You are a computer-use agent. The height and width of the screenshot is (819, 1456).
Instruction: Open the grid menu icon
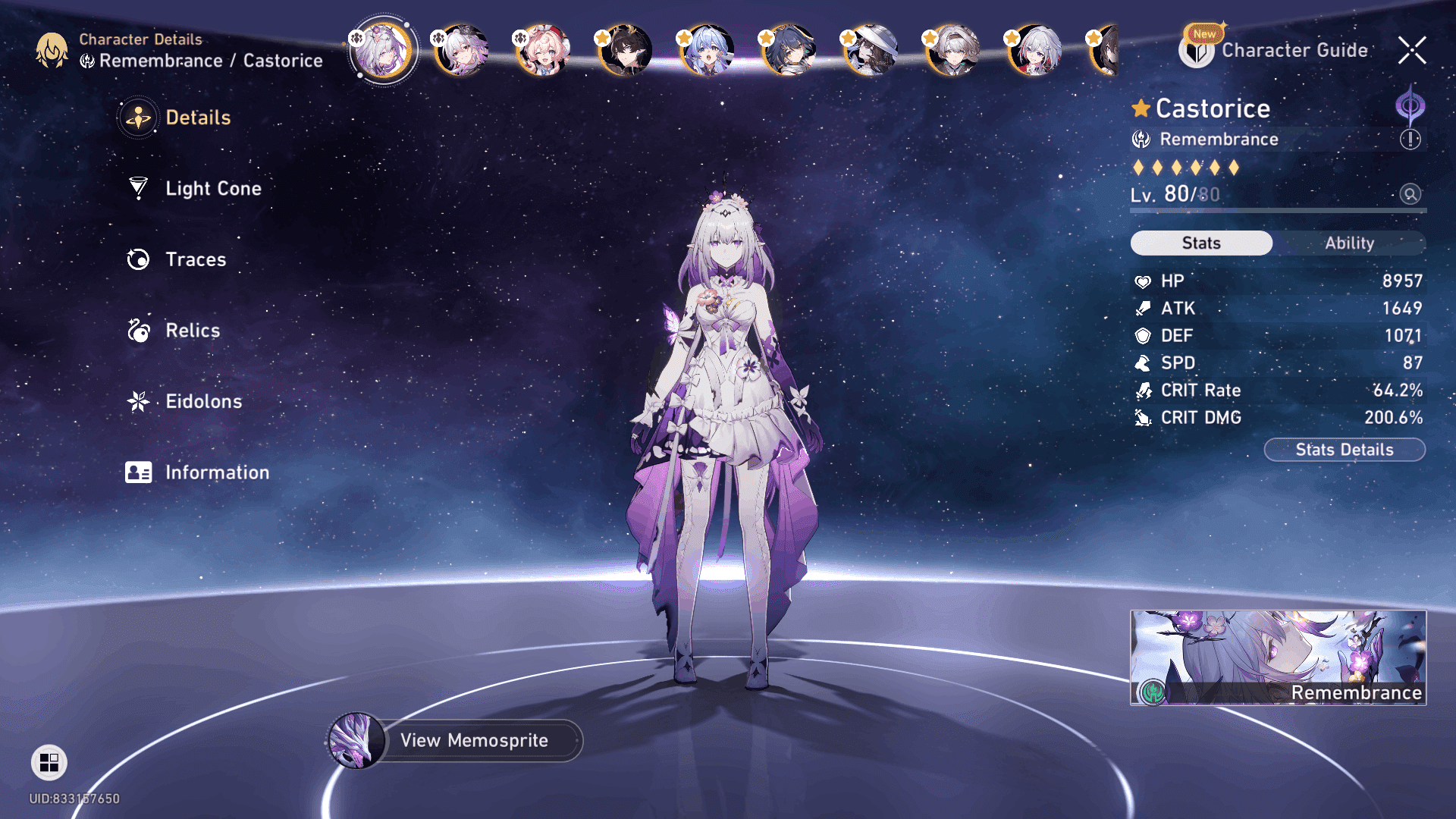(49, 762)
